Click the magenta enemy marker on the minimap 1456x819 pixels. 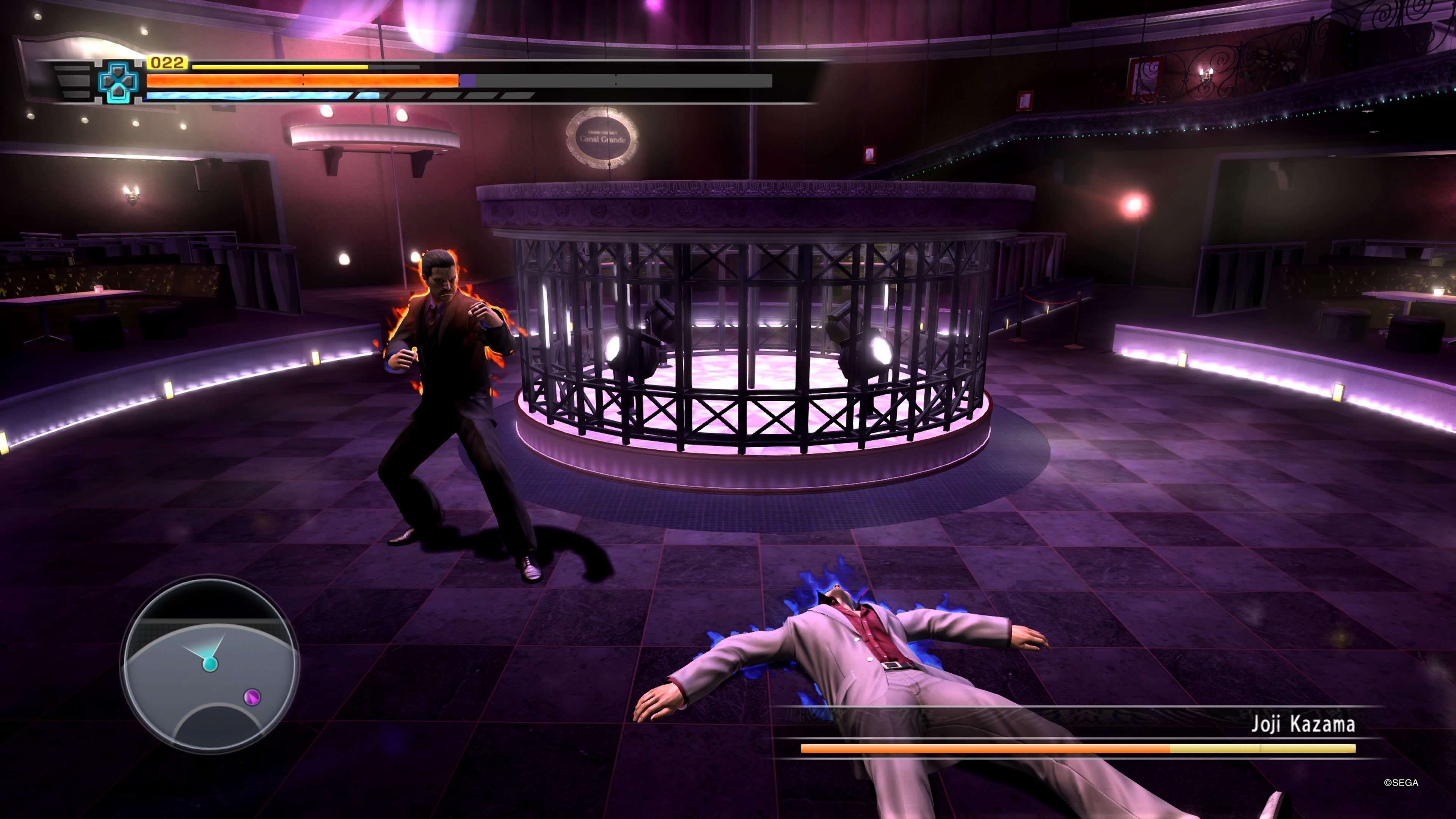(x=251, y=697)
